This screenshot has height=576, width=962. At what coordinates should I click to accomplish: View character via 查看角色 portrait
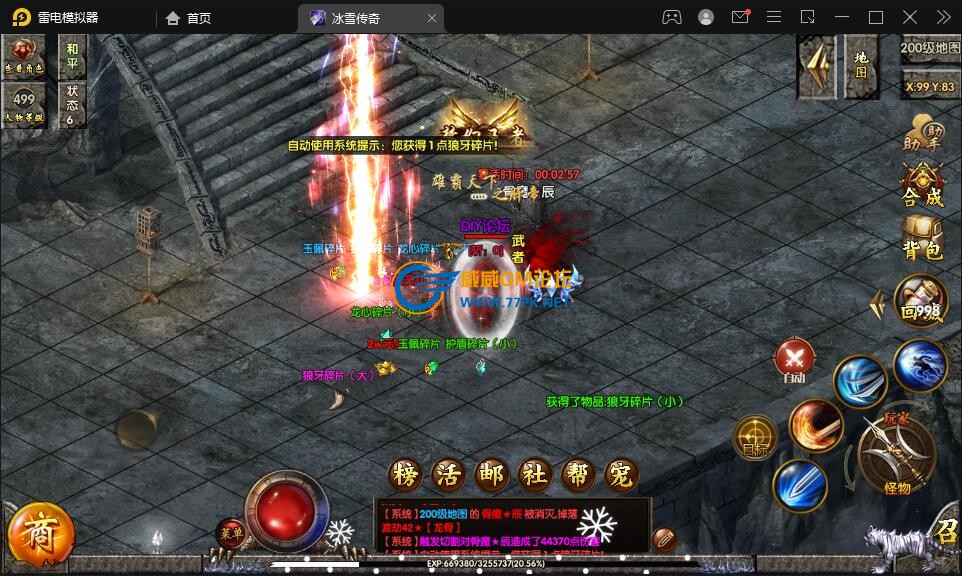tap(24, 56)
